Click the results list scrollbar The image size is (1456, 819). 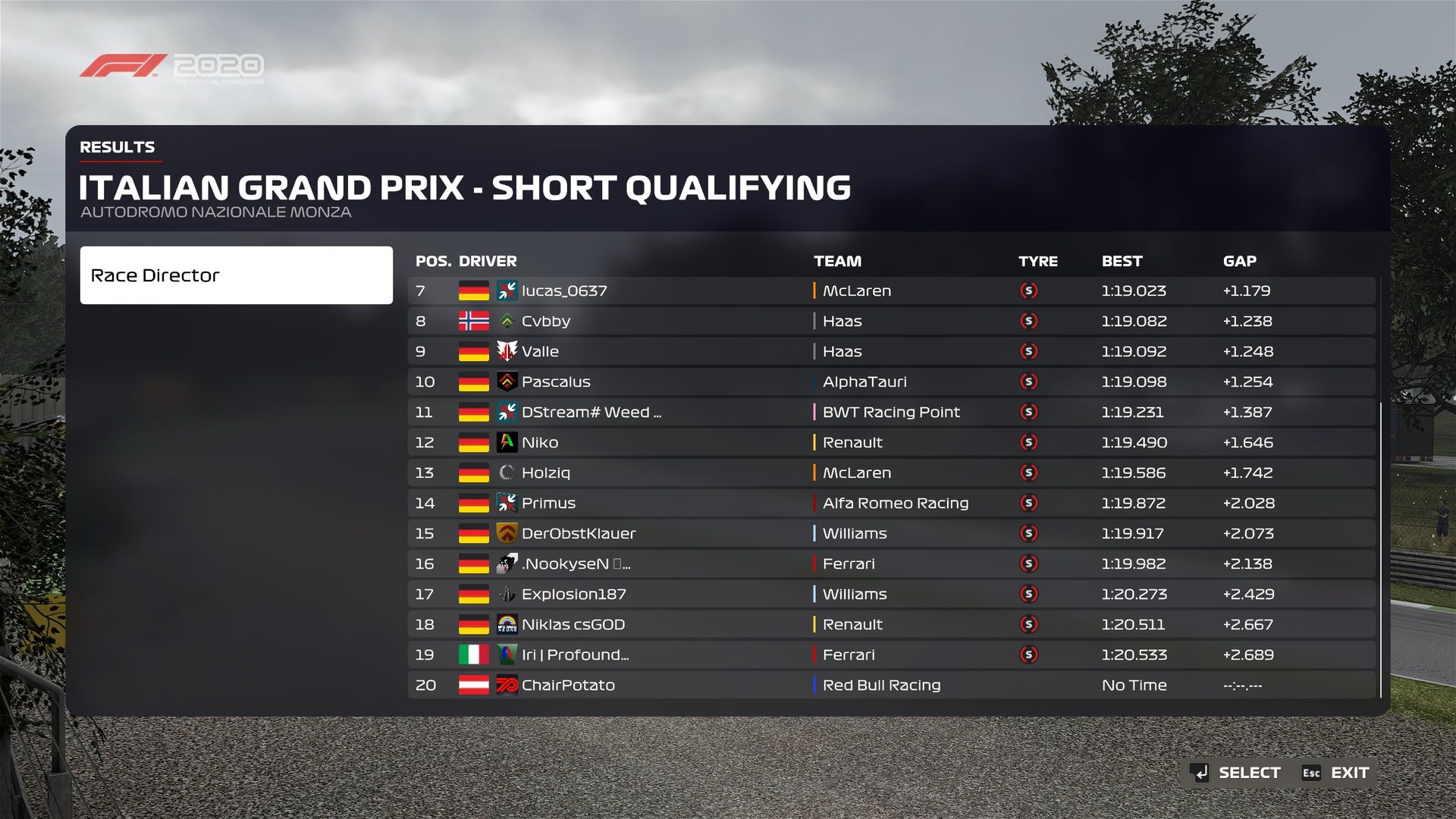1381,550
